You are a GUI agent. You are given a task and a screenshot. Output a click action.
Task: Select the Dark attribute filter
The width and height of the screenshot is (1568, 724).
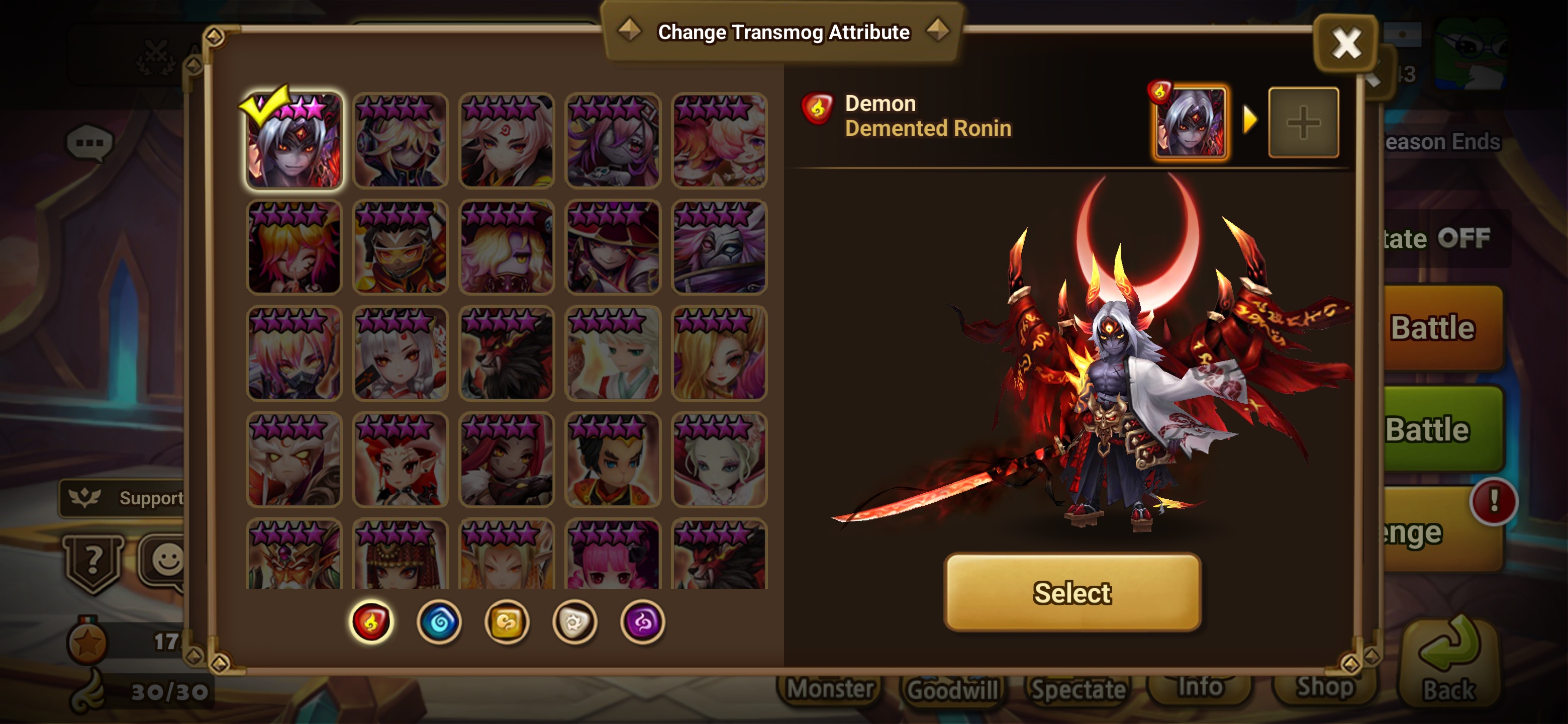[x=644, y=622]
